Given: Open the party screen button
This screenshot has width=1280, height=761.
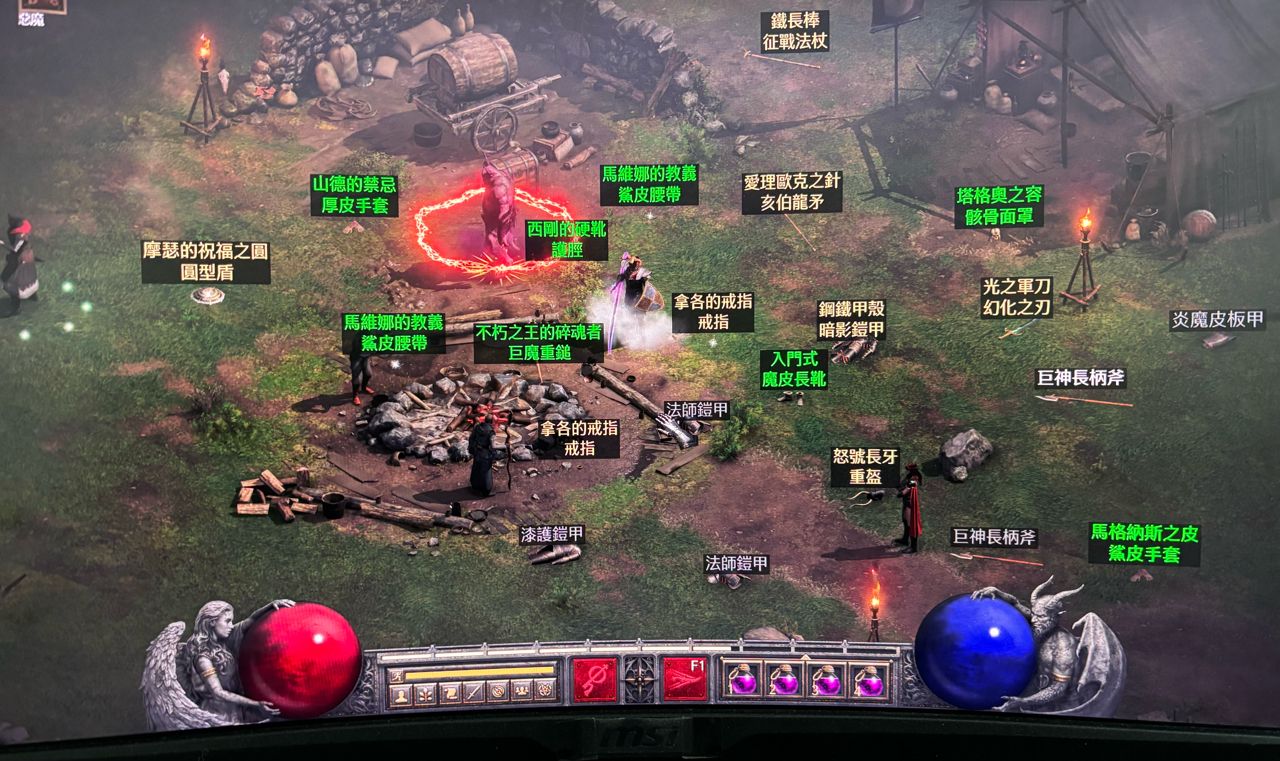Looking at the screenshot, I should 520,691.
